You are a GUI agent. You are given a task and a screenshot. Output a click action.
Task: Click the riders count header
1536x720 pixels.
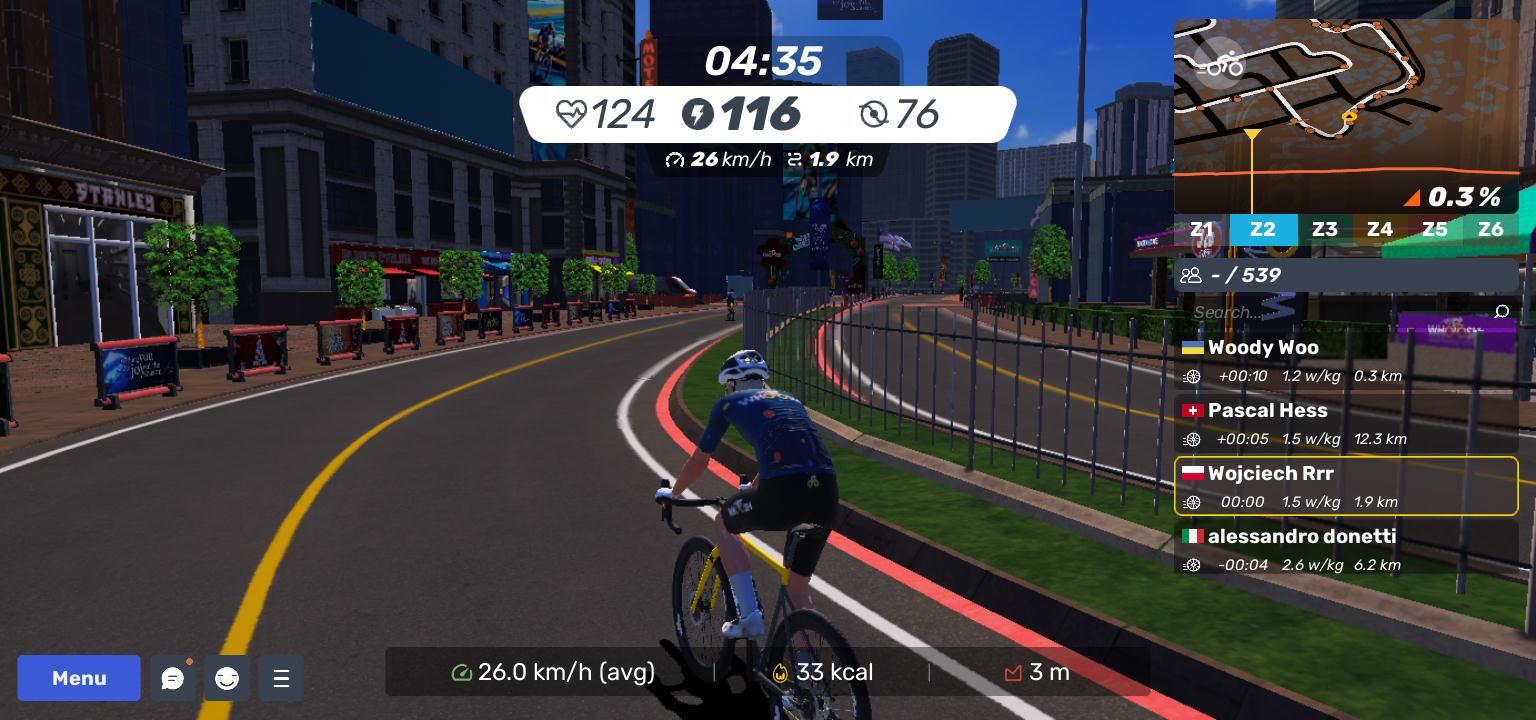1346,275
